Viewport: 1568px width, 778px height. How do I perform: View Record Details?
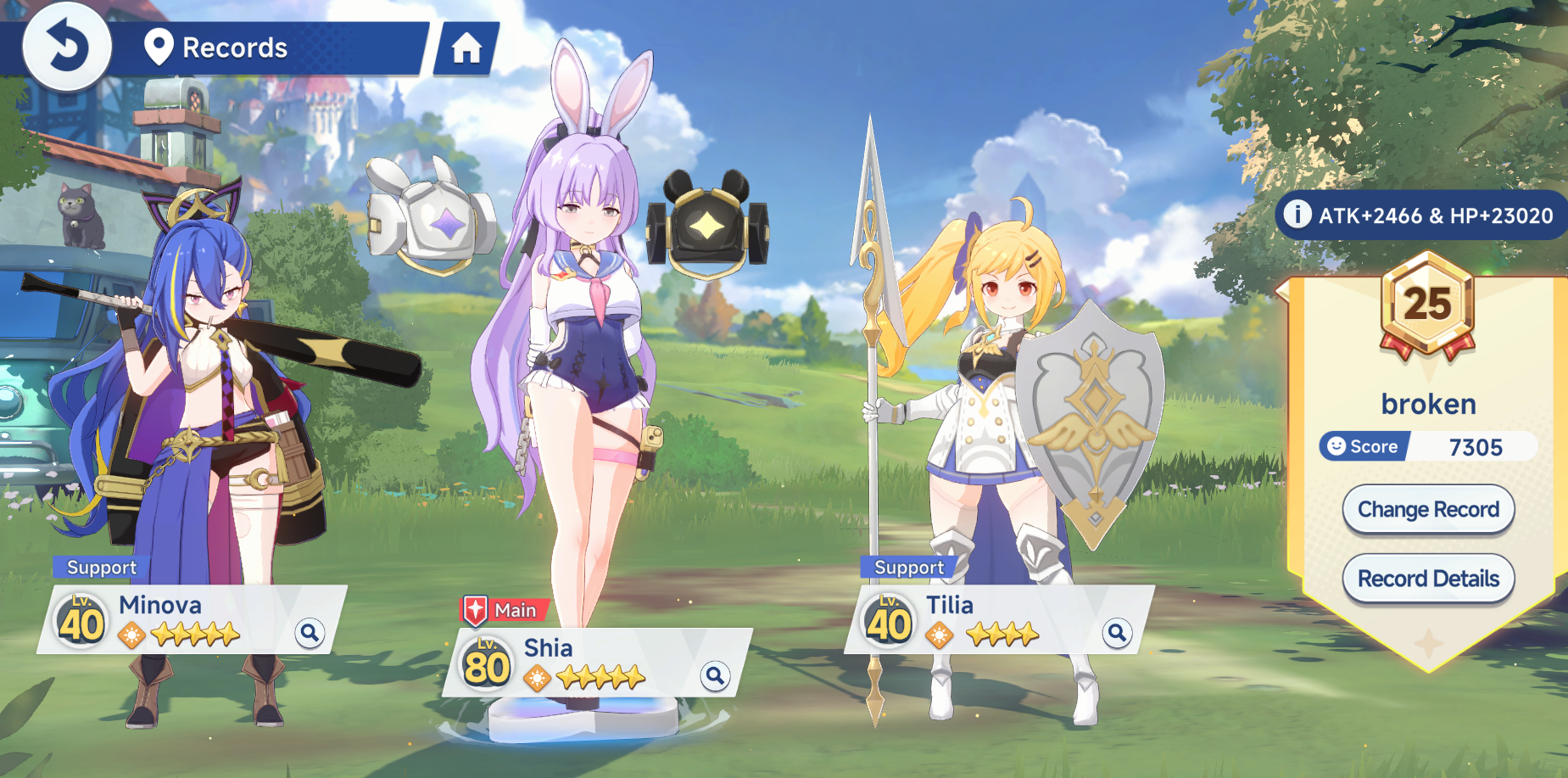coord(1428,579)
